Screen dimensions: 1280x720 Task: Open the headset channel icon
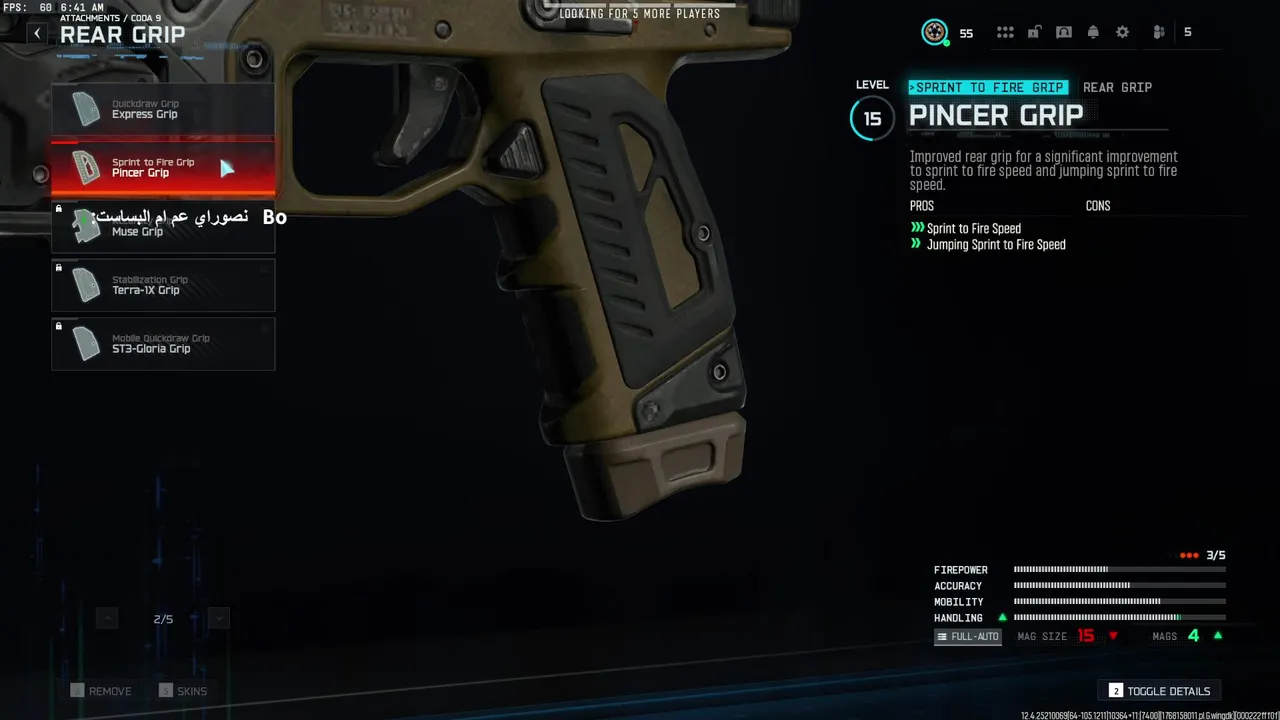point(1064,32)
